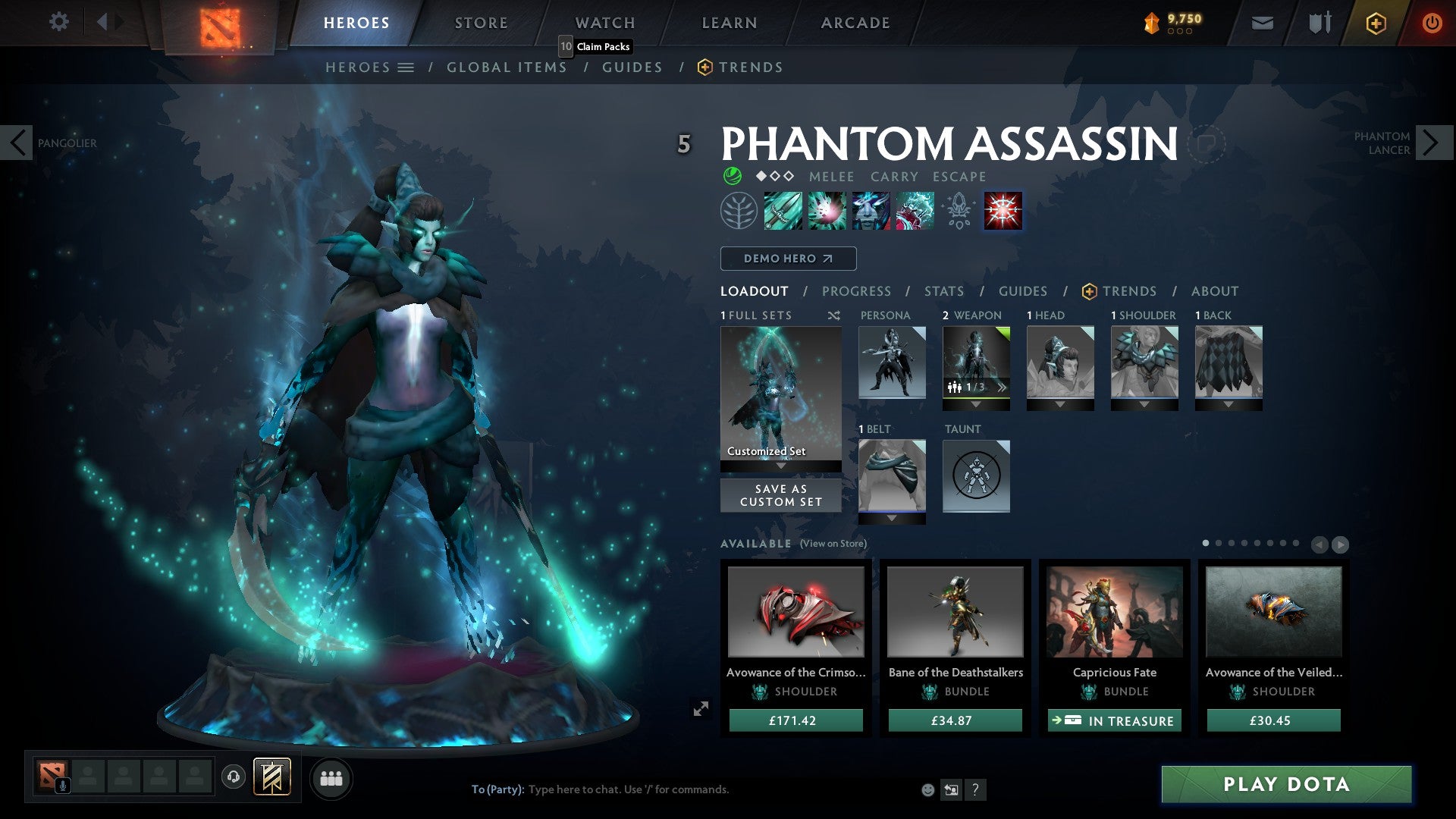Viewport: 1456px width, 819px height.
Task: Click the power/logout icon
Action: click(x=1432, y=23)
